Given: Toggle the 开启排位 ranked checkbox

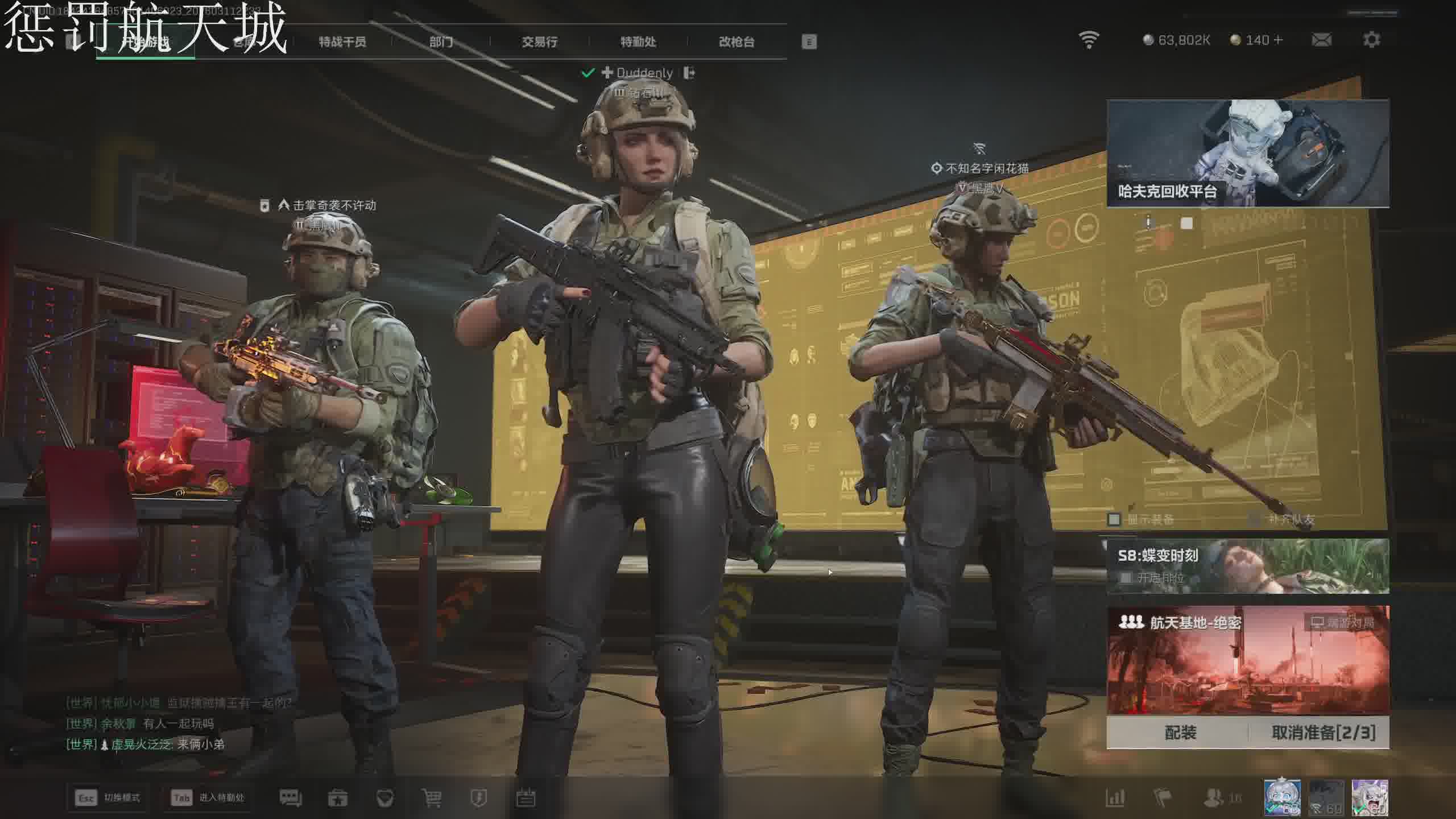Looking at the screenshot, I should click(1125, 578).
